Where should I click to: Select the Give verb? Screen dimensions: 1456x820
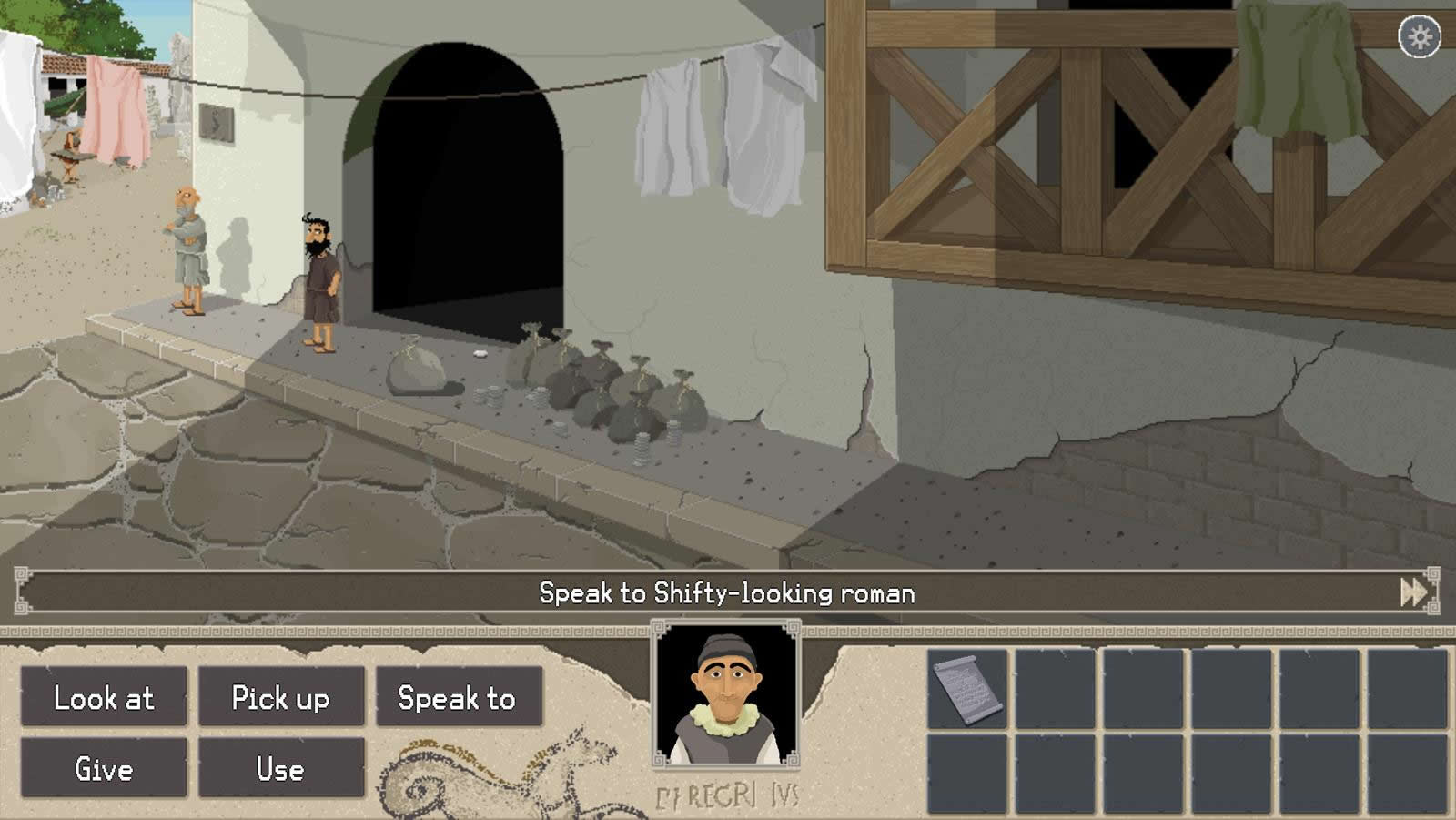point(104,768)
